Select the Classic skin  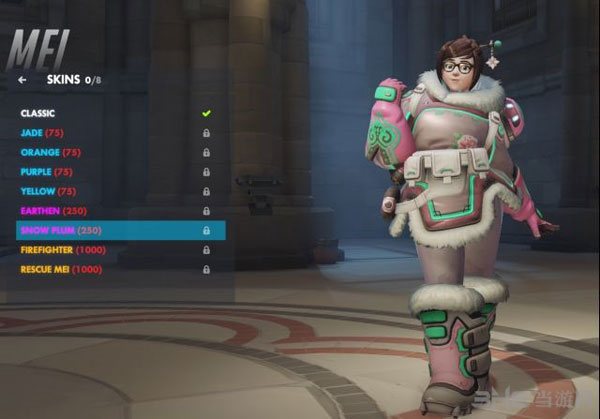pos(38,113)
